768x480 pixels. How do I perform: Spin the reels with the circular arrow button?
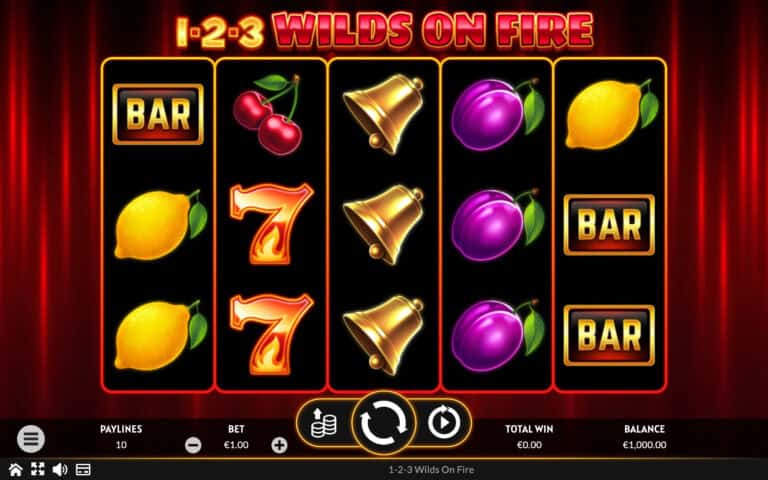(381, 424)
